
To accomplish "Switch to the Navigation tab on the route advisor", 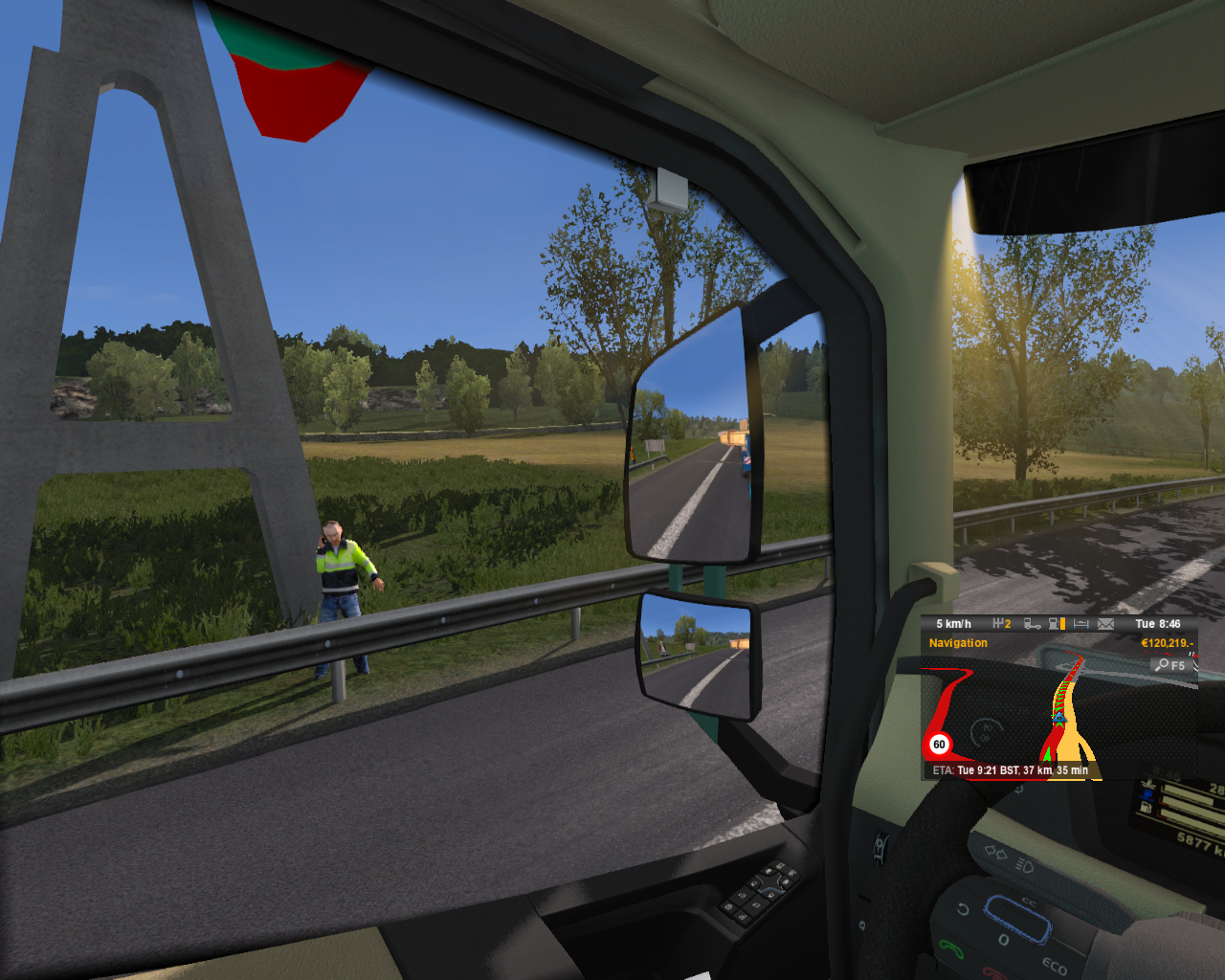I will pyautogui.click(x=958, y=642).
